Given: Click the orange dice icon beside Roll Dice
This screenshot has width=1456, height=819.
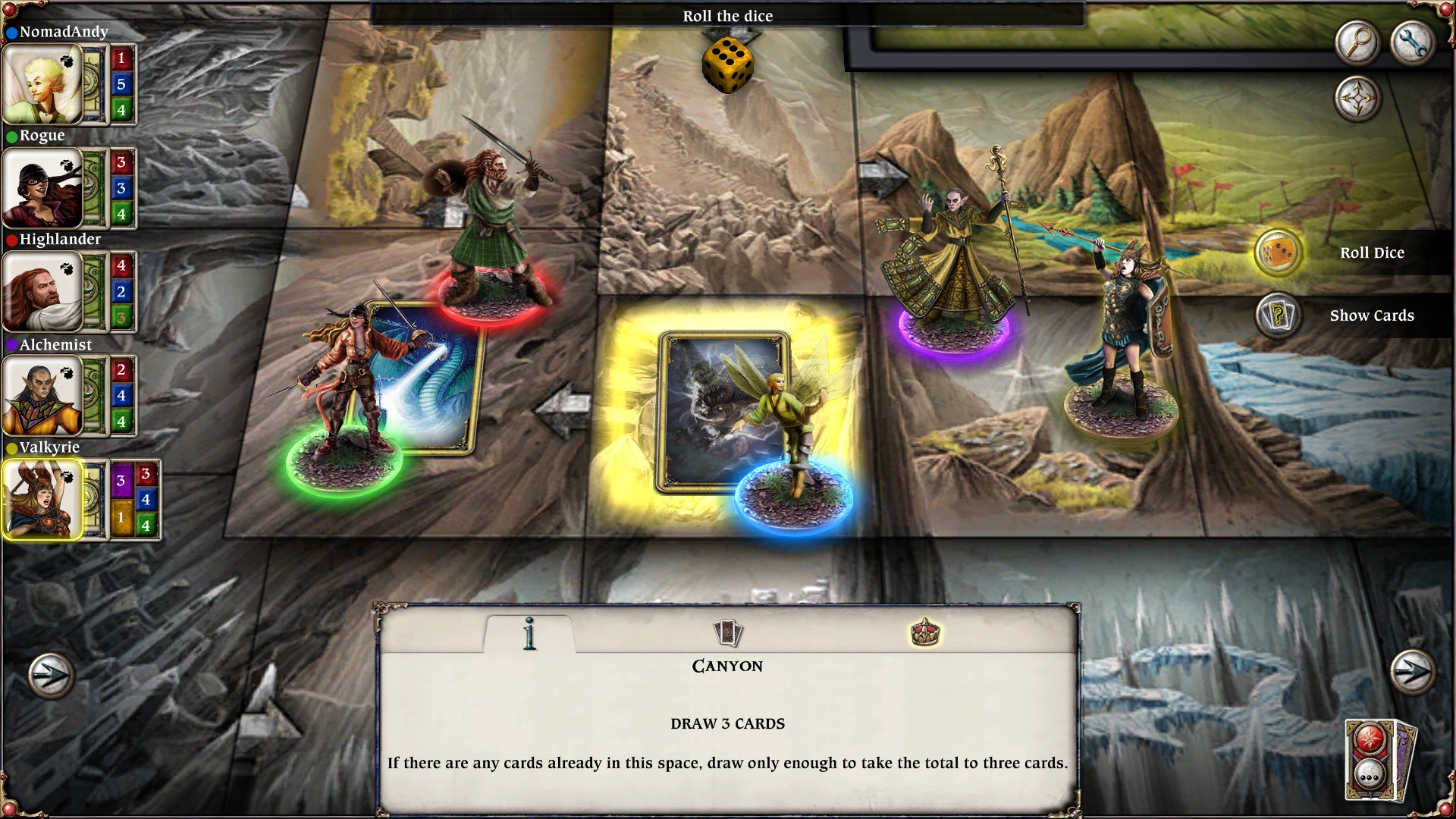Looking at the screenshot, I should pos(1279,253).
